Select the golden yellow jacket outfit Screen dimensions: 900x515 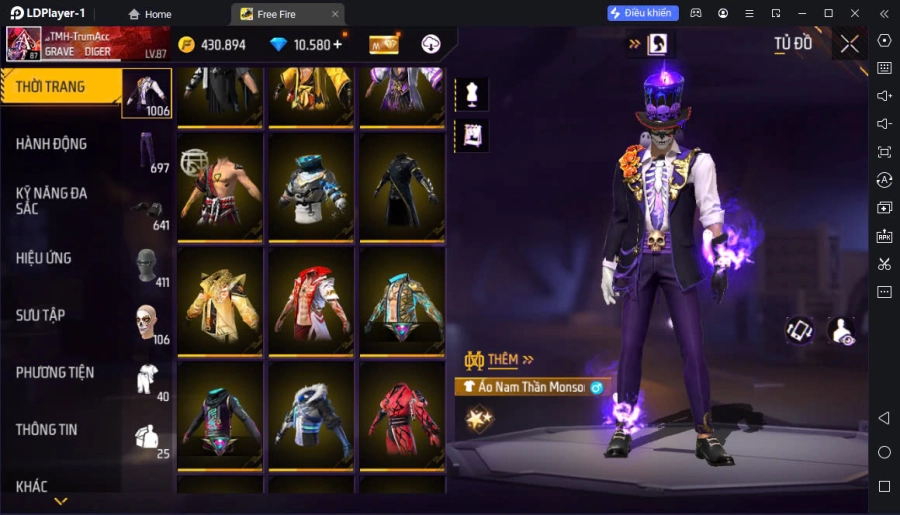pyautogui.click(x=221, y=301)
